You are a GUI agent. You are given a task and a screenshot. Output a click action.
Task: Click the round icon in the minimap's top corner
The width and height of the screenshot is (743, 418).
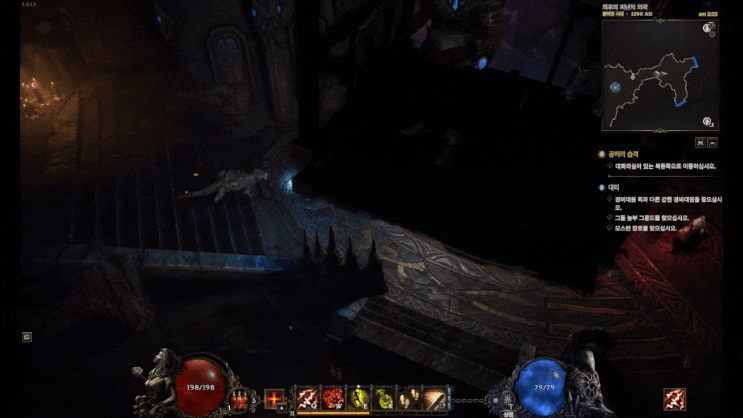pos(708,29)
